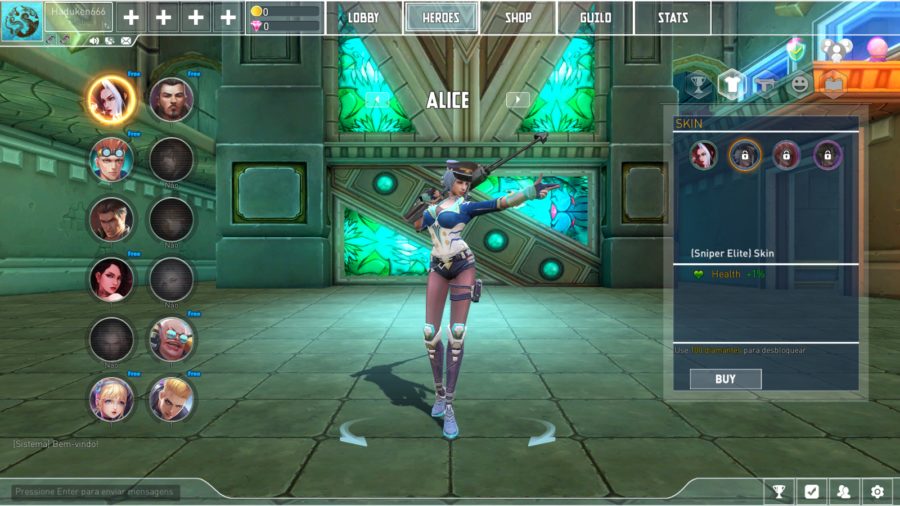Select the Heroes menu tab
The height and width of the screenshot is (506, 900).
tap(441, 18)
